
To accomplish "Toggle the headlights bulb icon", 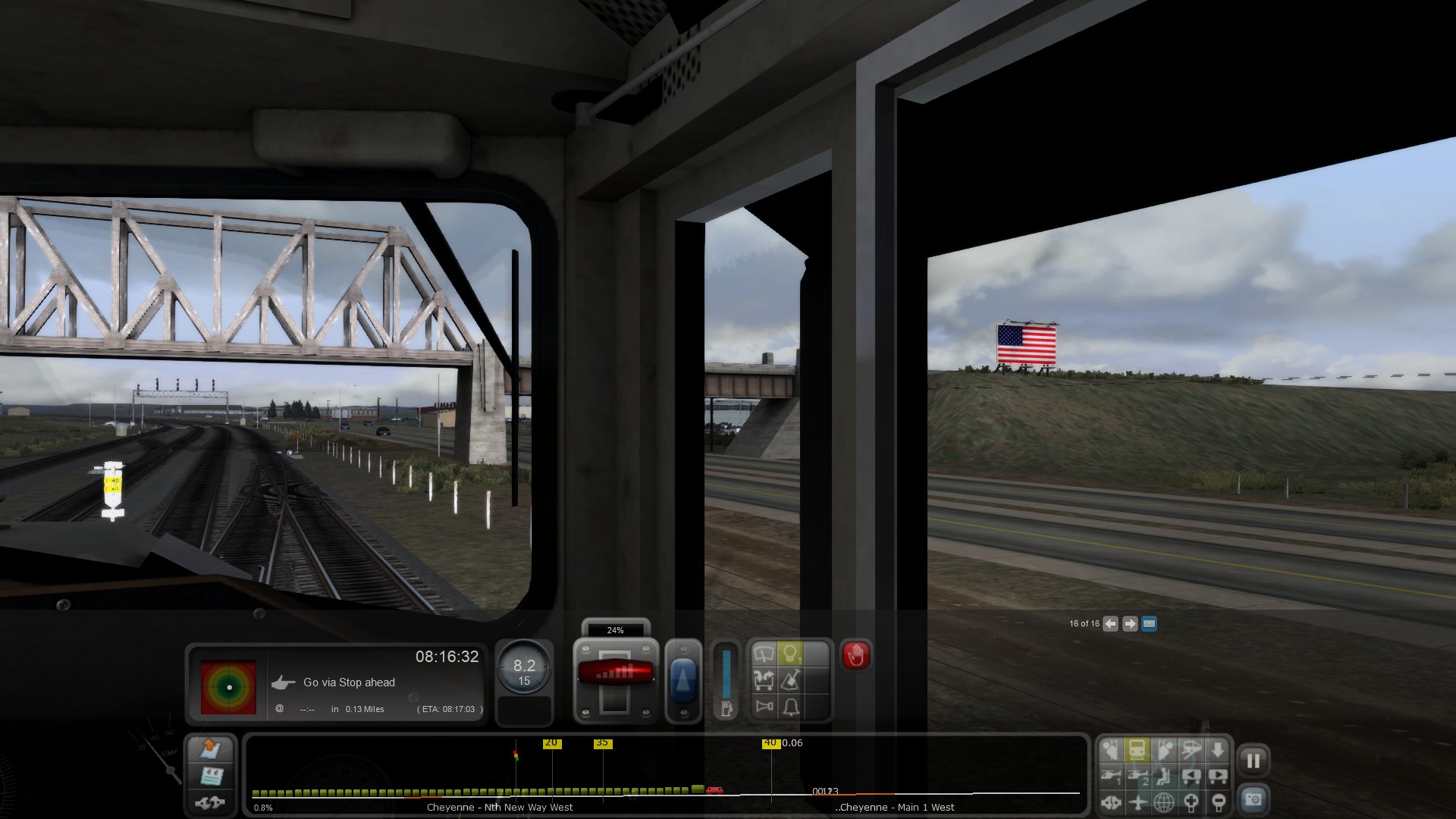I will coord(790,654).
